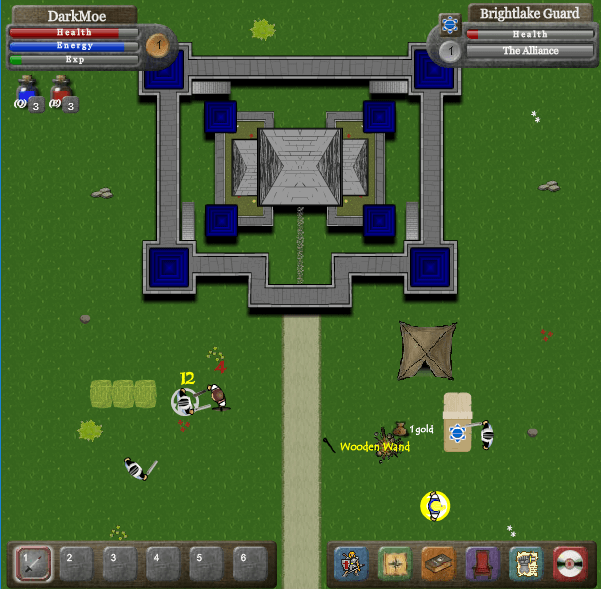Click the Brightlake Guard target name plate
Screen dimensions: 601x589
(x=529, y=14)
